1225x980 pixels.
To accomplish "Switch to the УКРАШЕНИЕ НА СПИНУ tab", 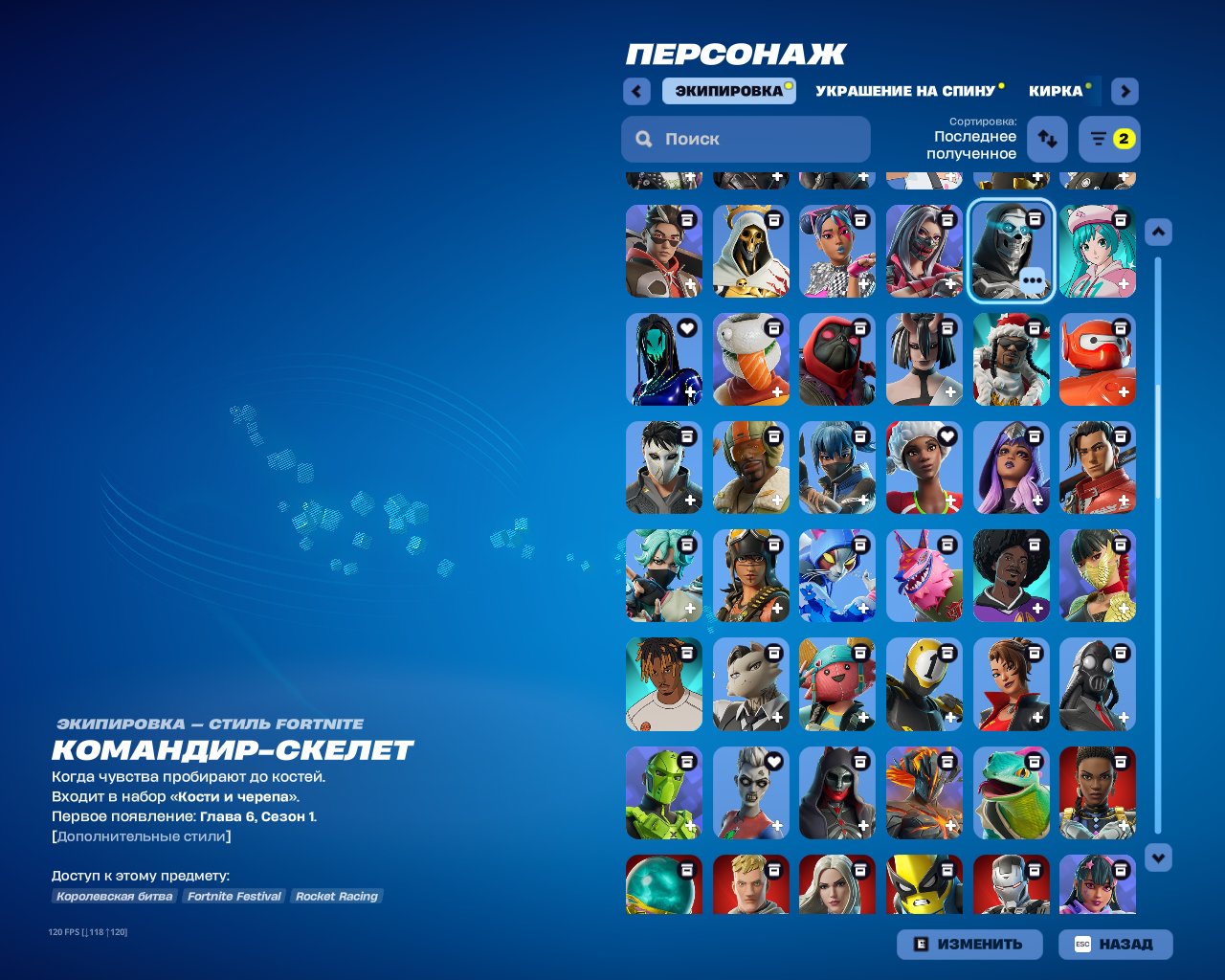I will (904, 91).
